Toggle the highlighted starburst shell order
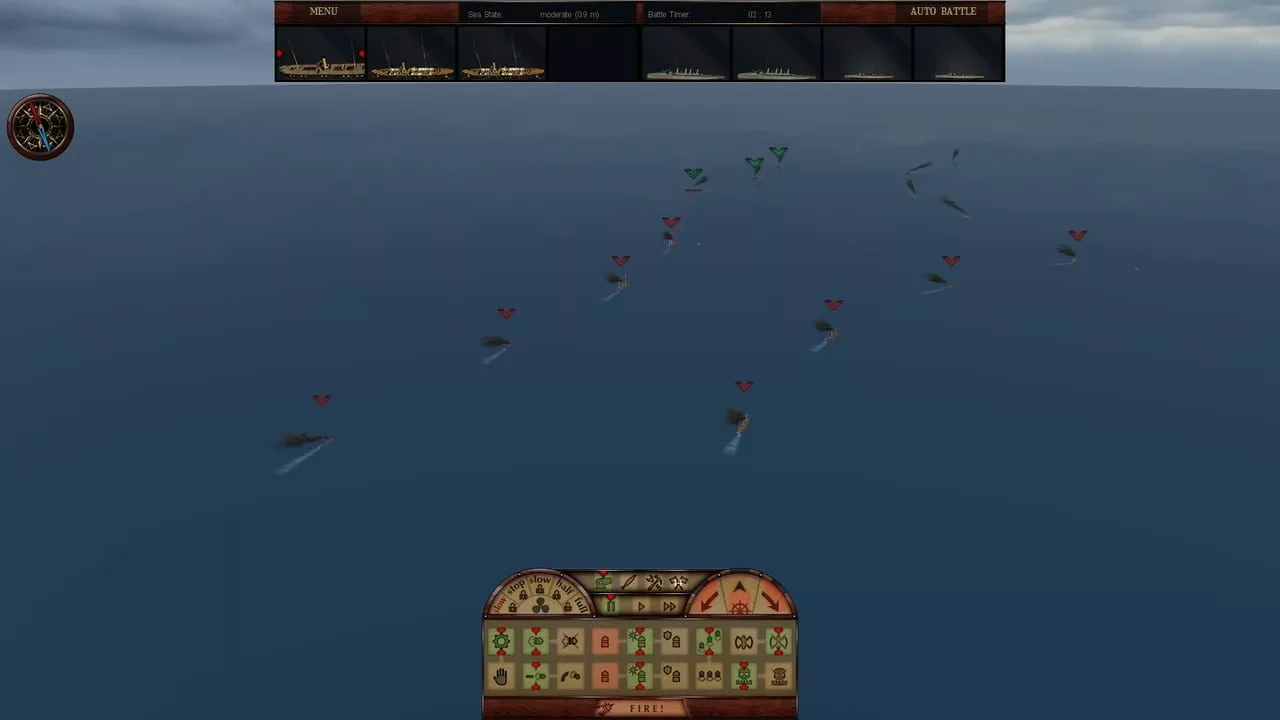This screenshot has height=720, width=1280. coord(638,641)
